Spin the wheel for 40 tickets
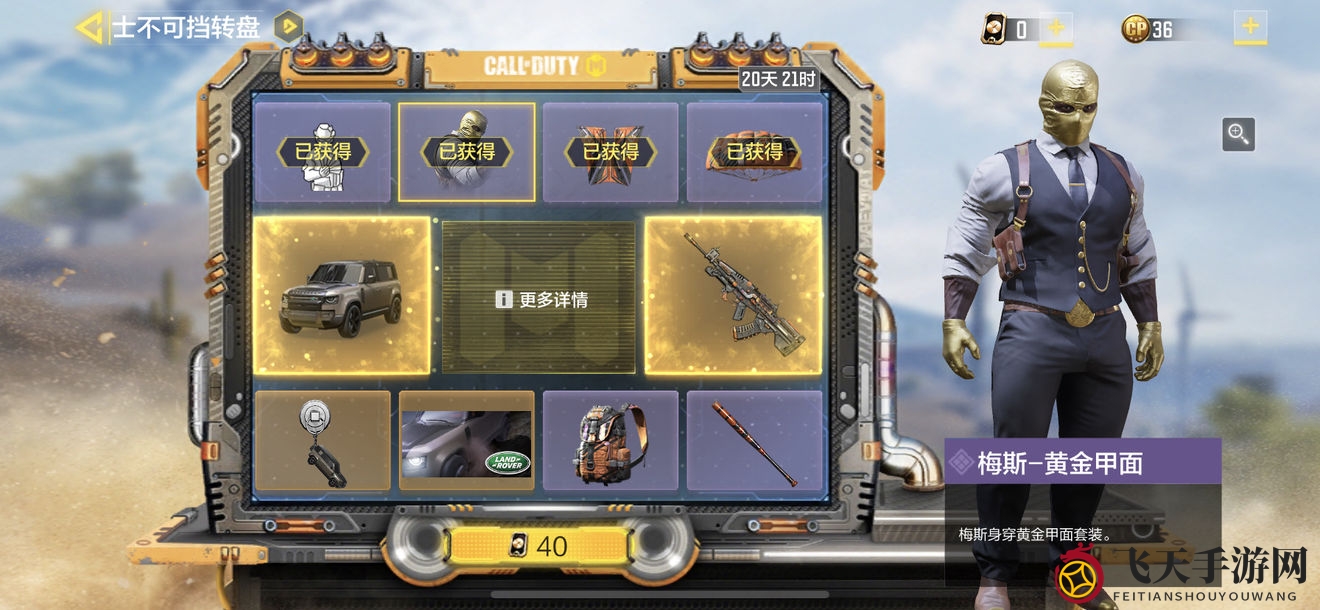The height and width of the screenshot is (610, 1320). click(x=540, y=546)
